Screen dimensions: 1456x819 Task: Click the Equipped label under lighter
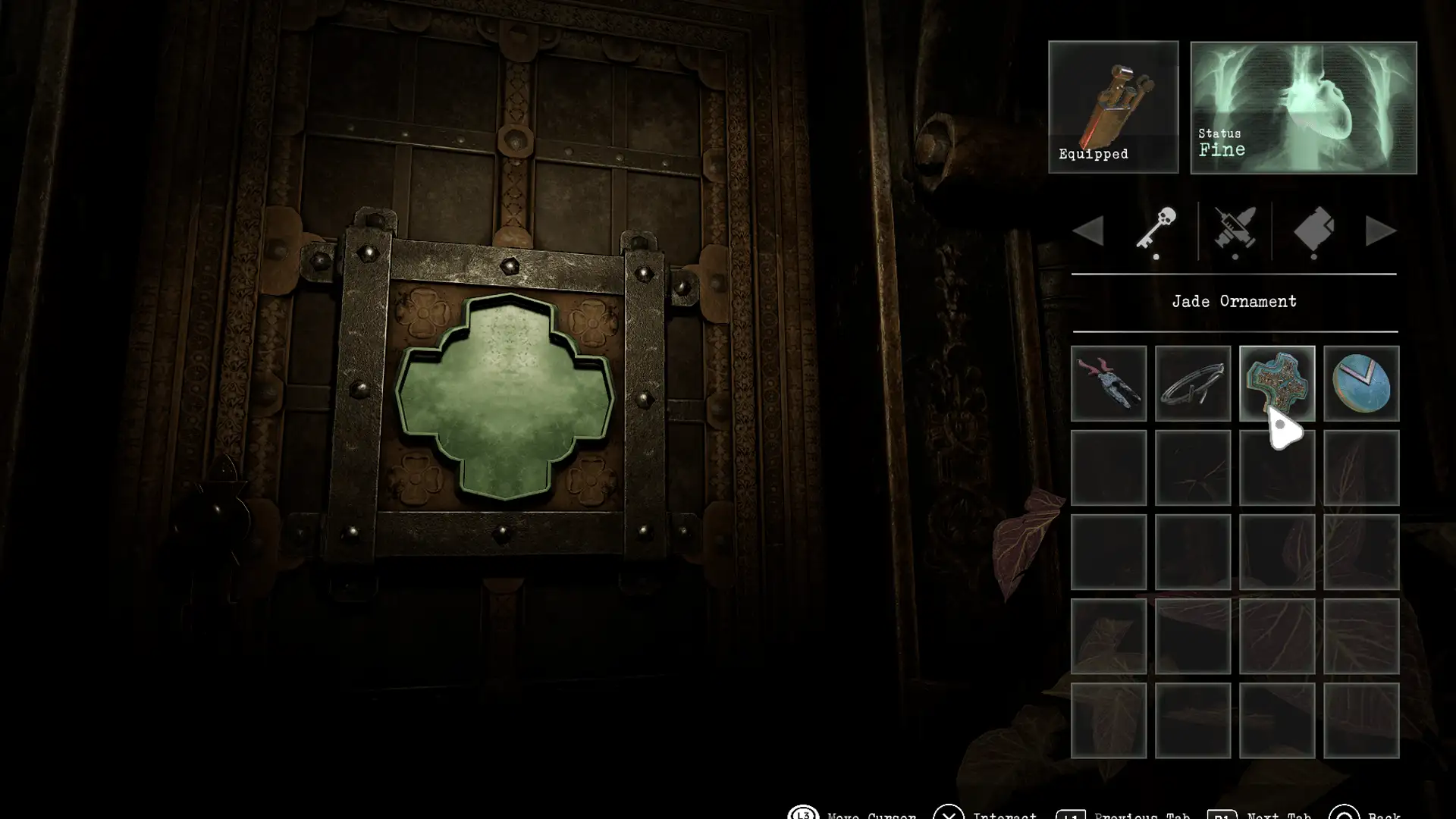[1093, 153]
